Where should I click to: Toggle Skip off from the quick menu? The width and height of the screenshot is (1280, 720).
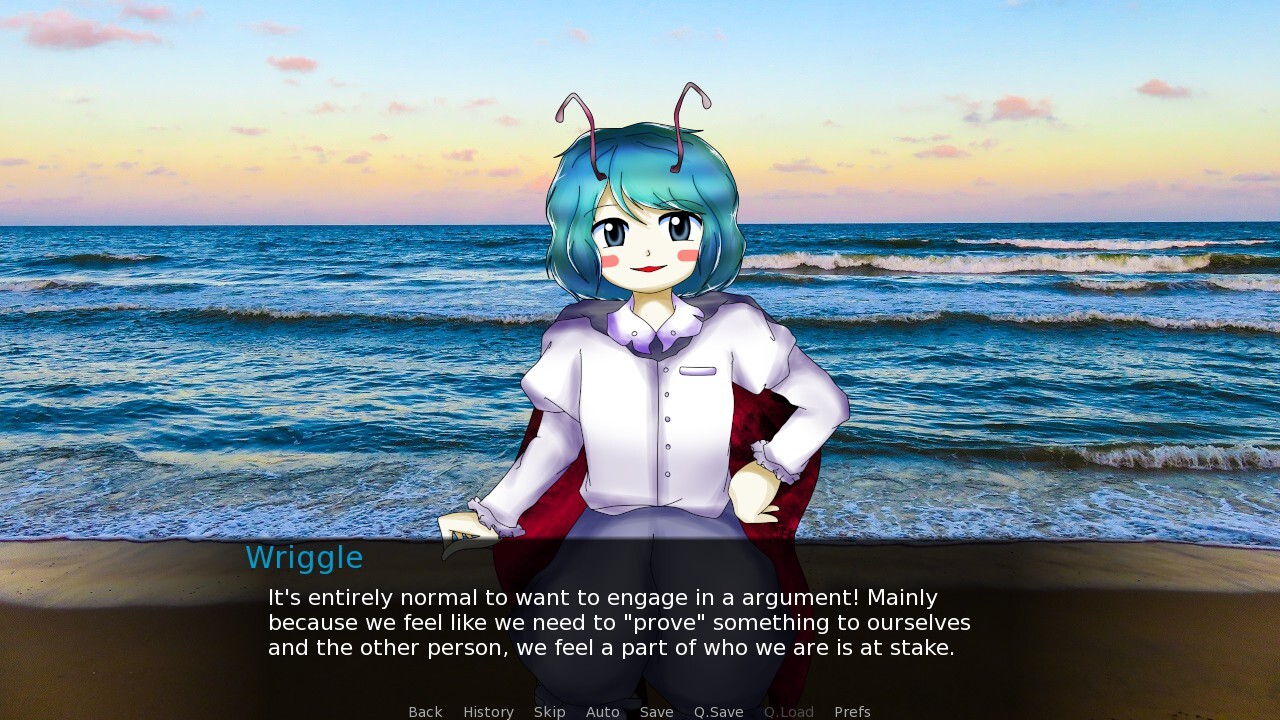click(x=549, y=711)
